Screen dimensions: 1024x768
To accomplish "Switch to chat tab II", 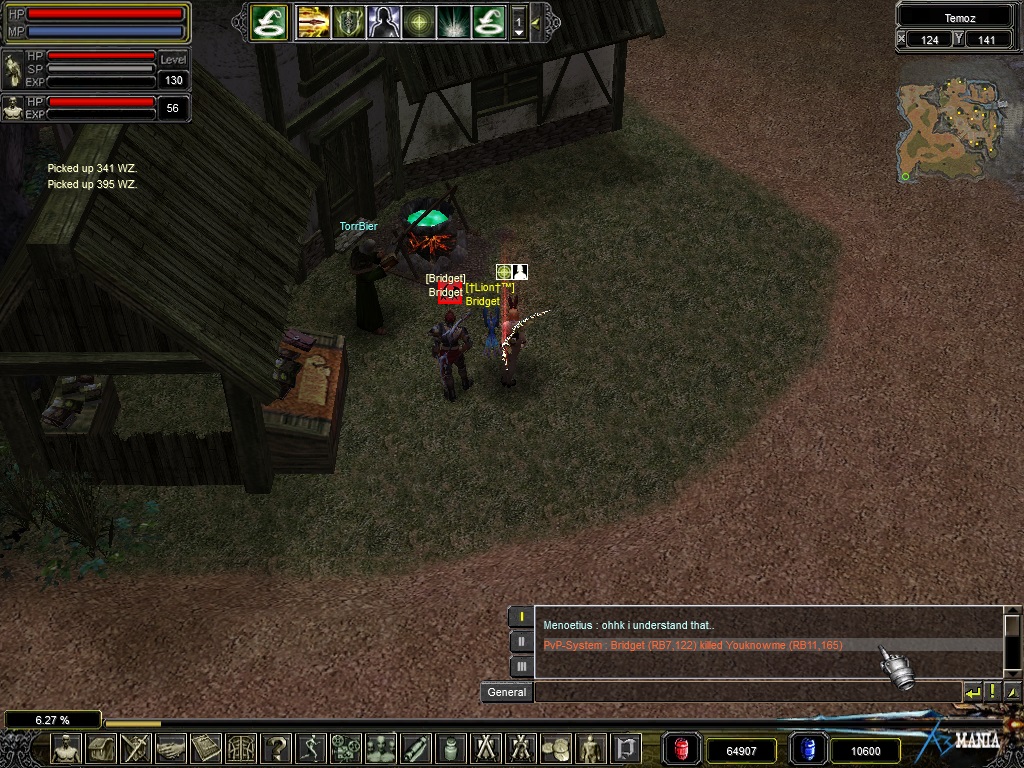I will (521, 642).
